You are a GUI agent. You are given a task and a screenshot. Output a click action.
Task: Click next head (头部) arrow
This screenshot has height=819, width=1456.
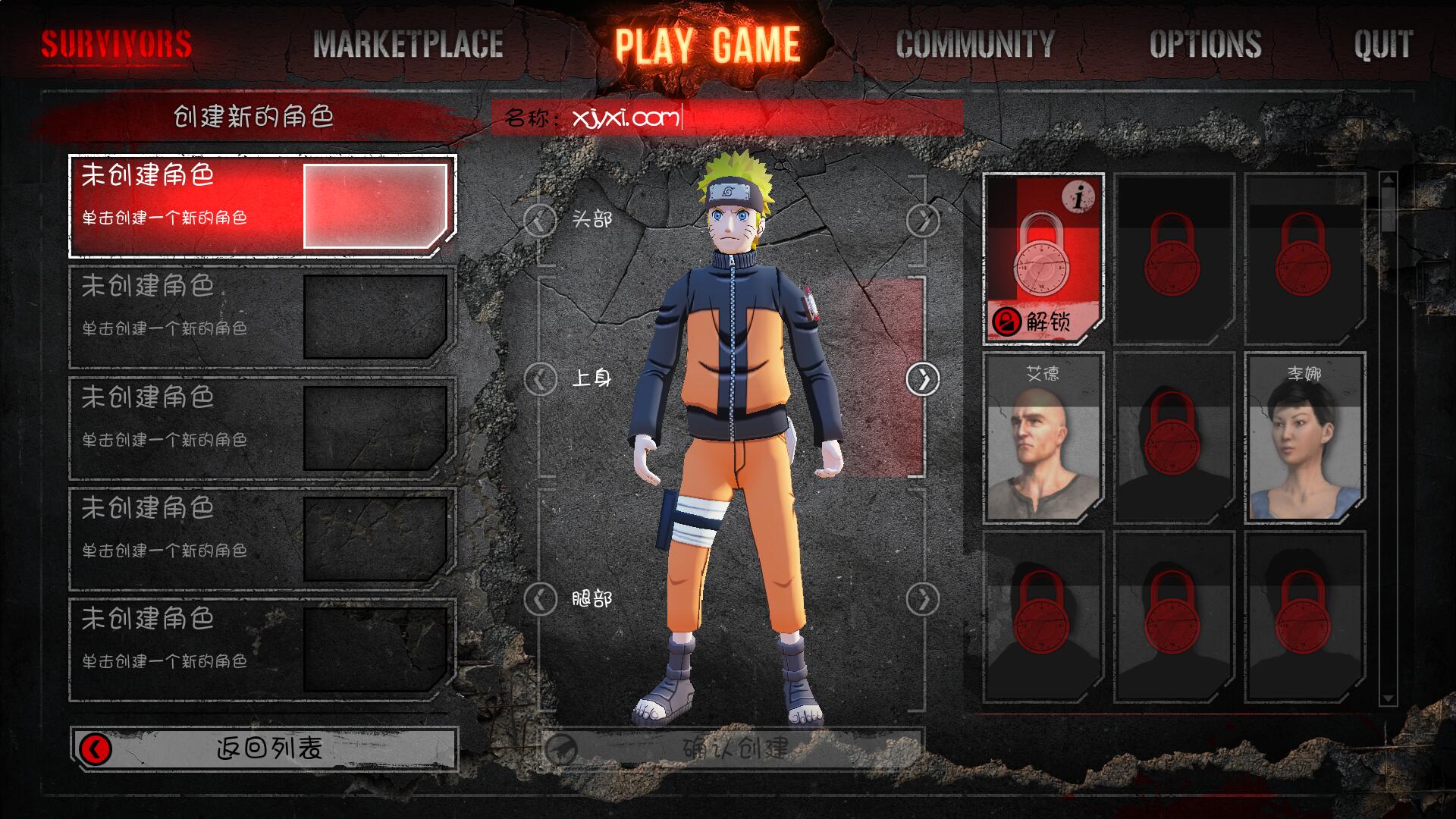pos(923,221)
